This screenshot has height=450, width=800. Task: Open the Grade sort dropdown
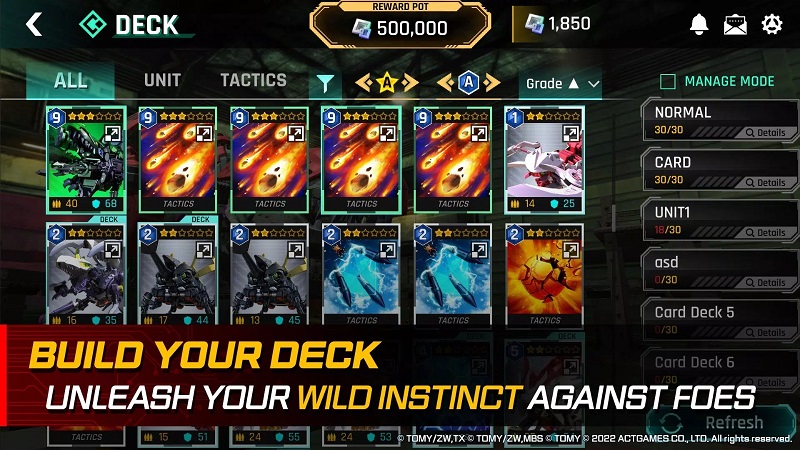pyautogui.click(x=563, y=83)
